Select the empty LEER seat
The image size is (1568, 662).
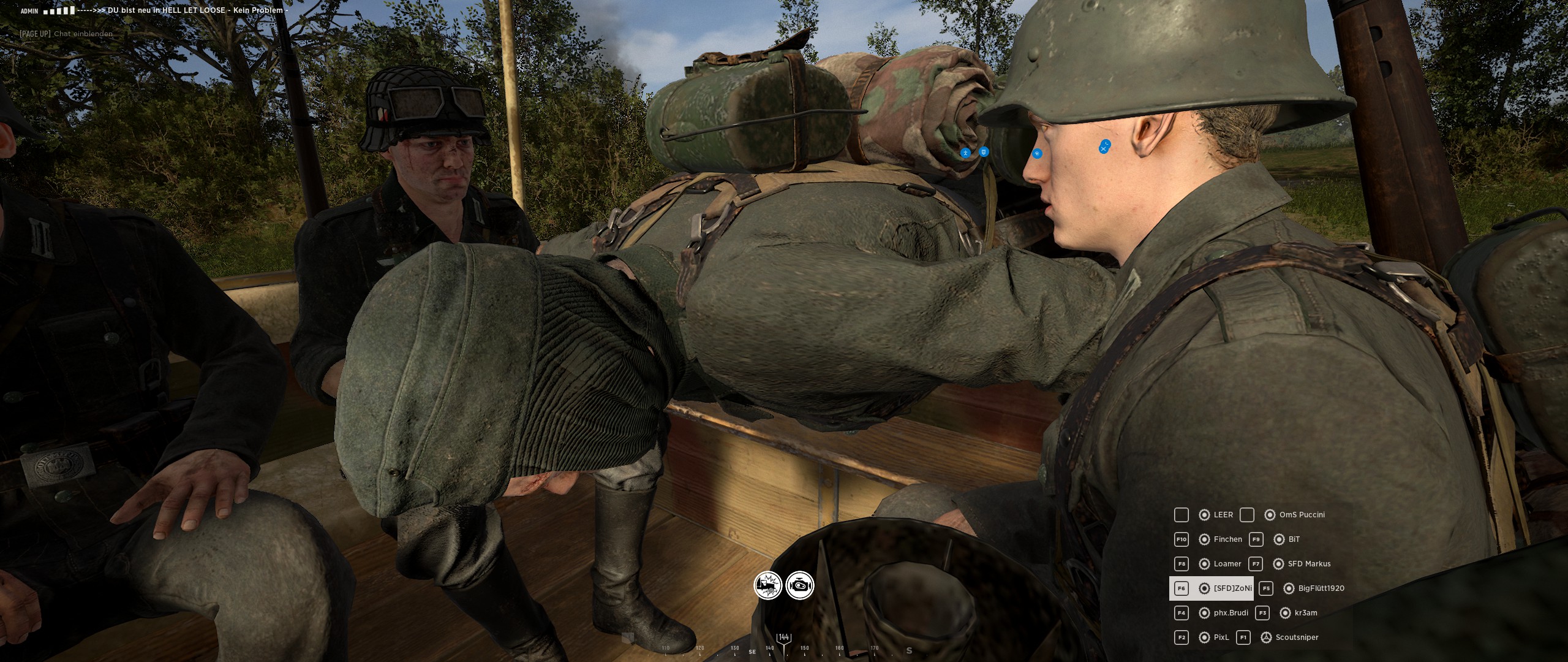click(x=1223, y=515)
